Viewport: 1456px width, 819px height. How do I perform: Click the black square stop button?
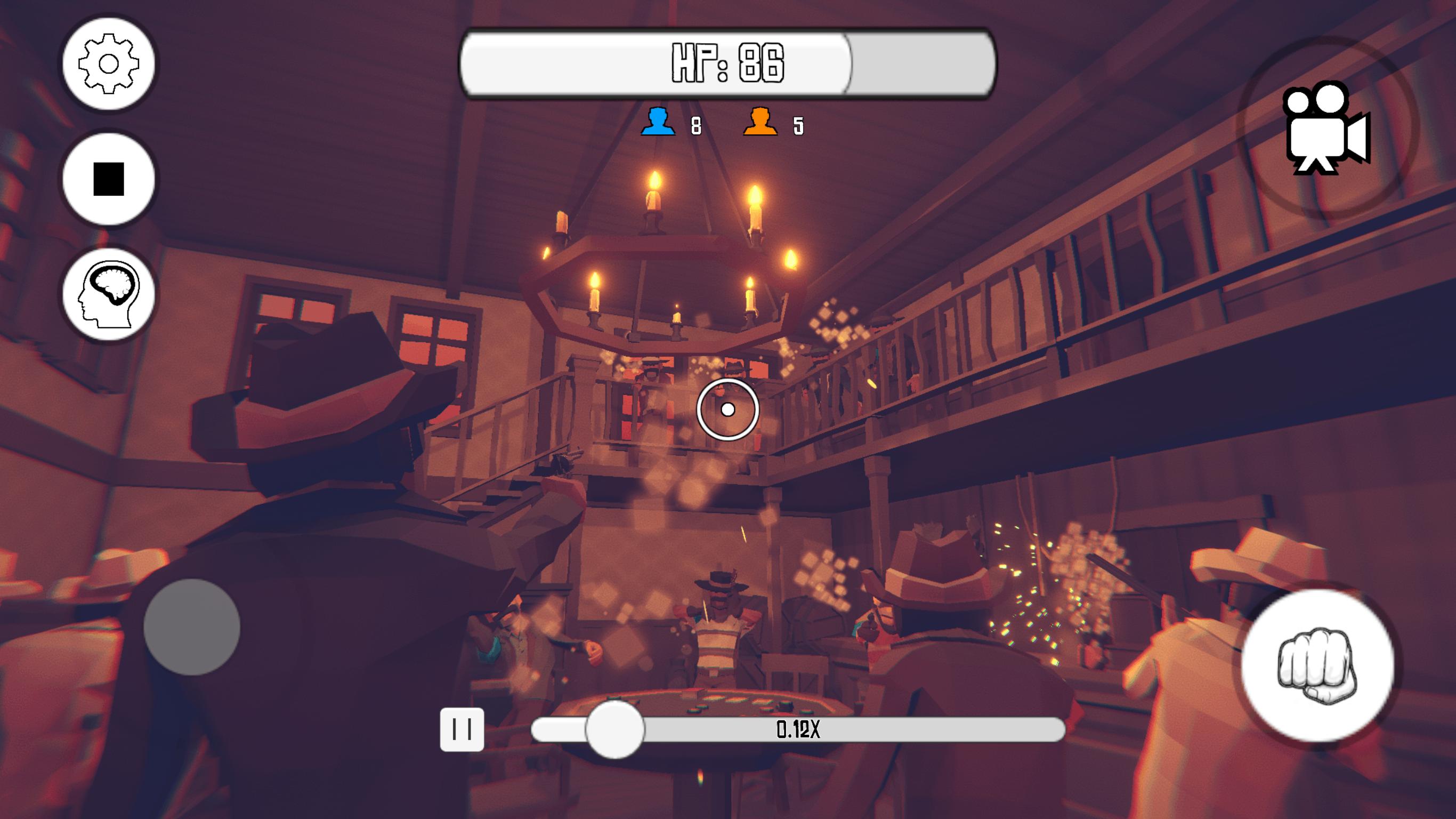(x=109, y=179)
